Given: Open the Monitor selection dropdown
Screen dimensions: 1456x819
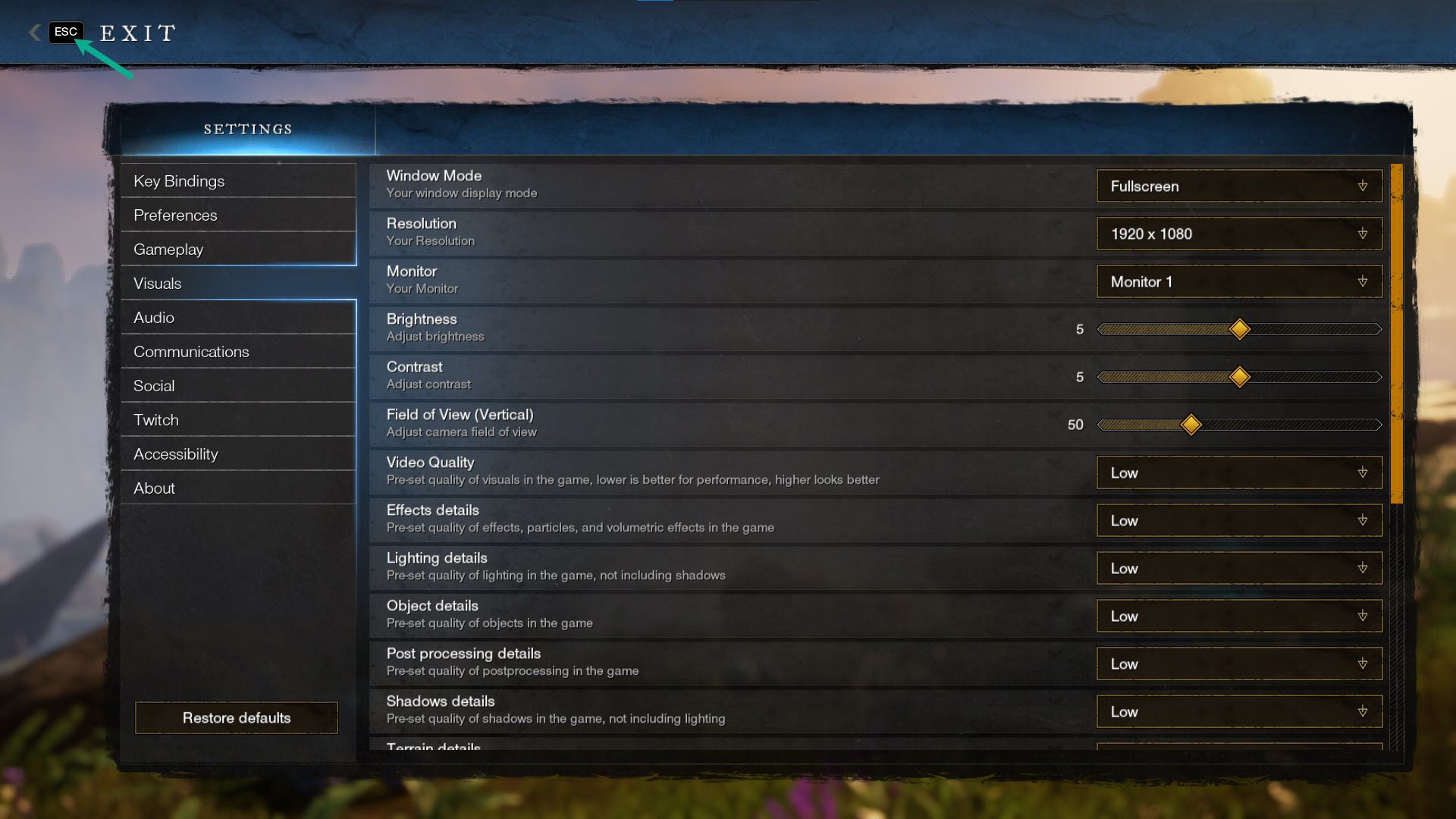Looking at the screenshot, I should coord(1238,281).
